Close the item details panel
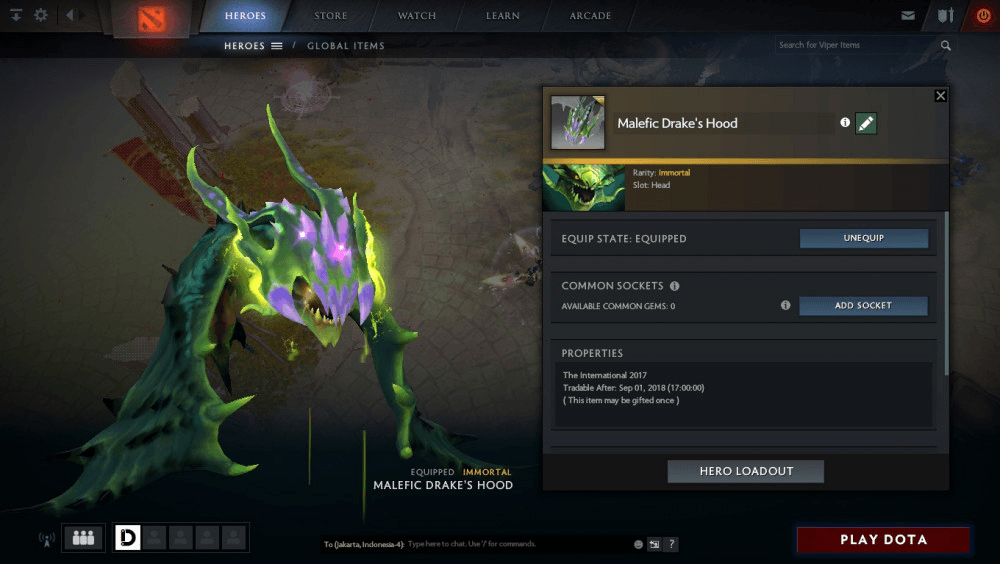1000x564 pixels. click(x=940, y=96)
